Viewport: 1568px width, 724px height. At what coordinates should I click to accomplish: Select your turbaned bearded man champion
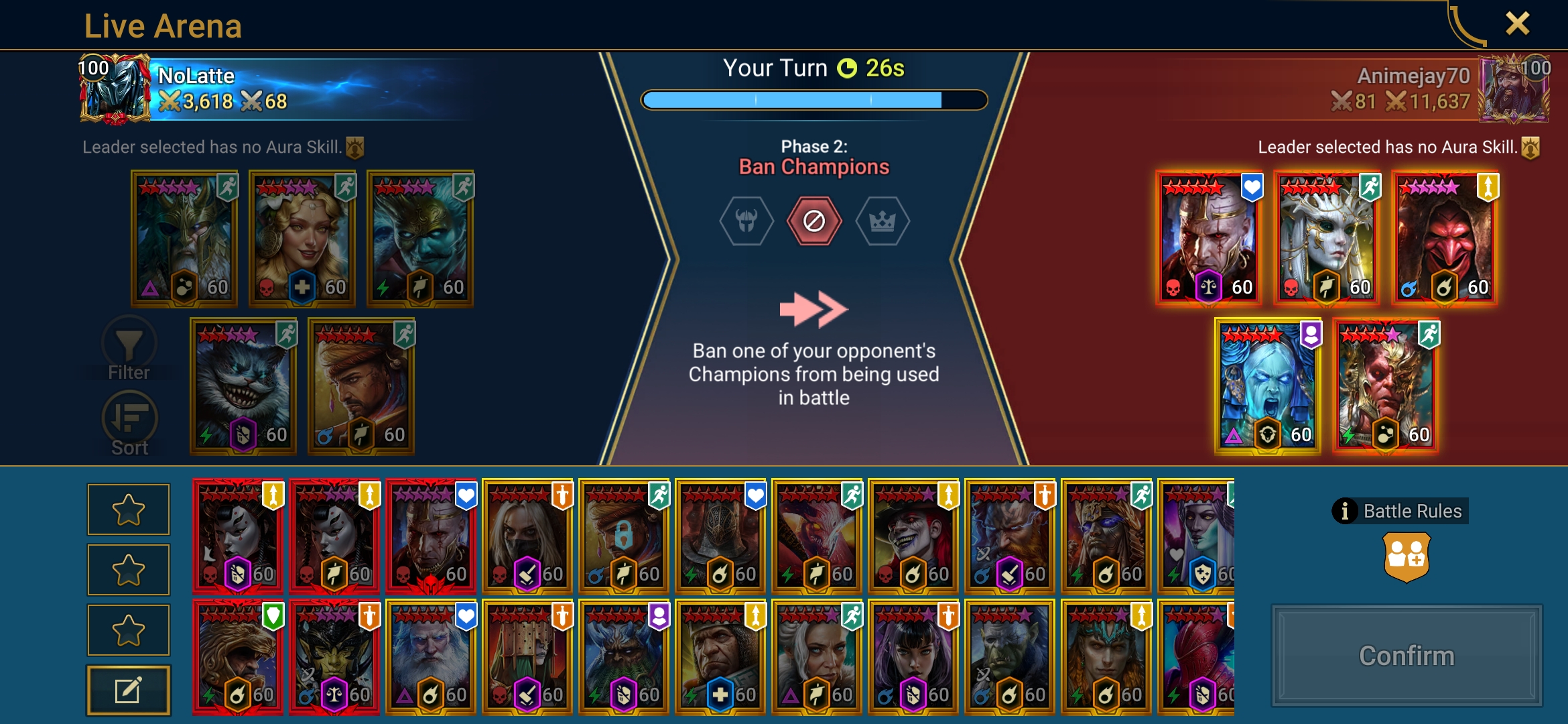361,386
